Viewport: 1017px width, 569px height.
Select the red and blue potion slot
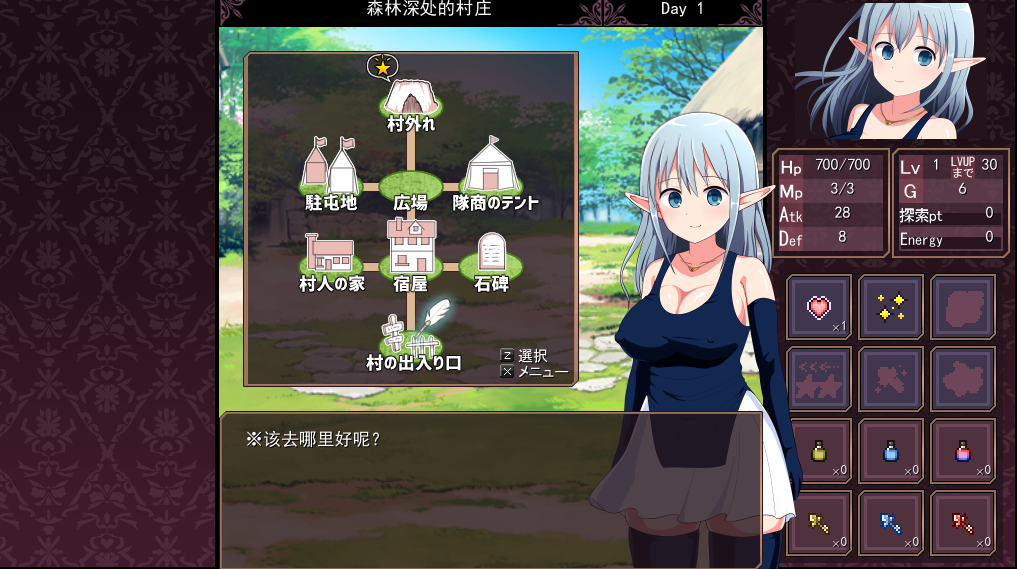pos(963,451)
